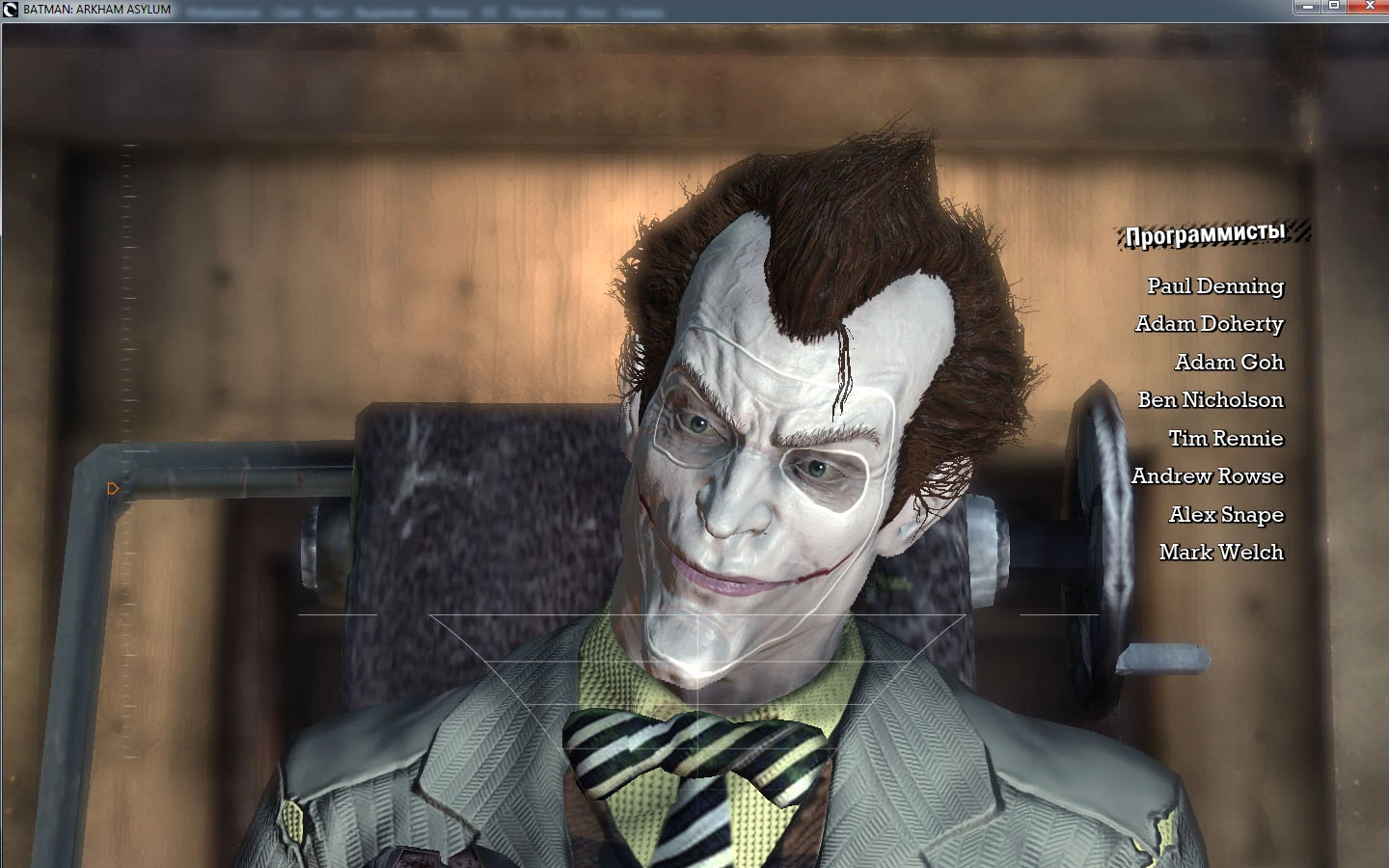Click the Программисты credits banner
This screenshot has width=1389, height=868.
point(1204,233)
